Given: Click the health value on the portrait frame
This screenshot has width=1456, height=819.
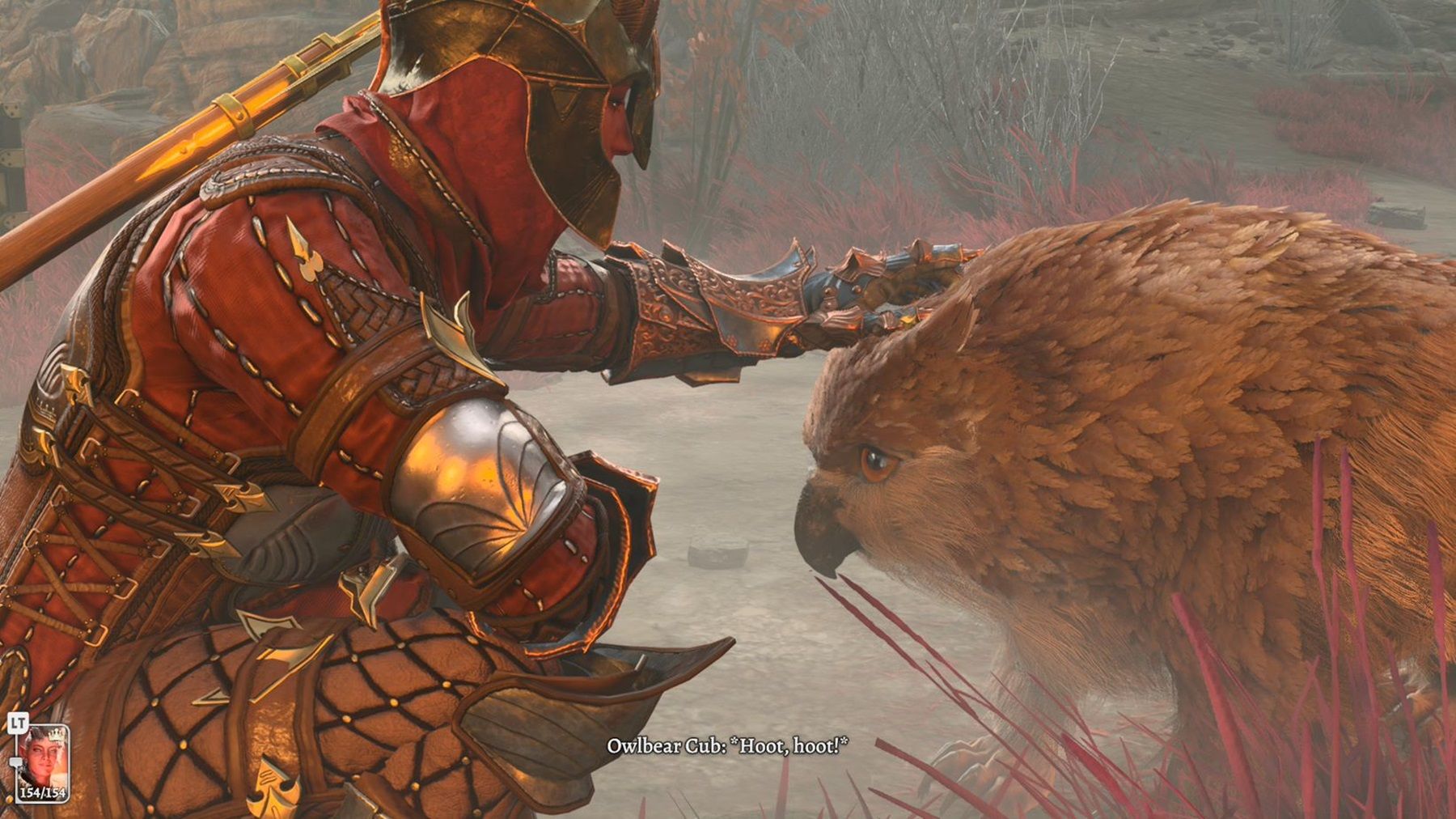Looking at the screenshot, I should 43,793.
